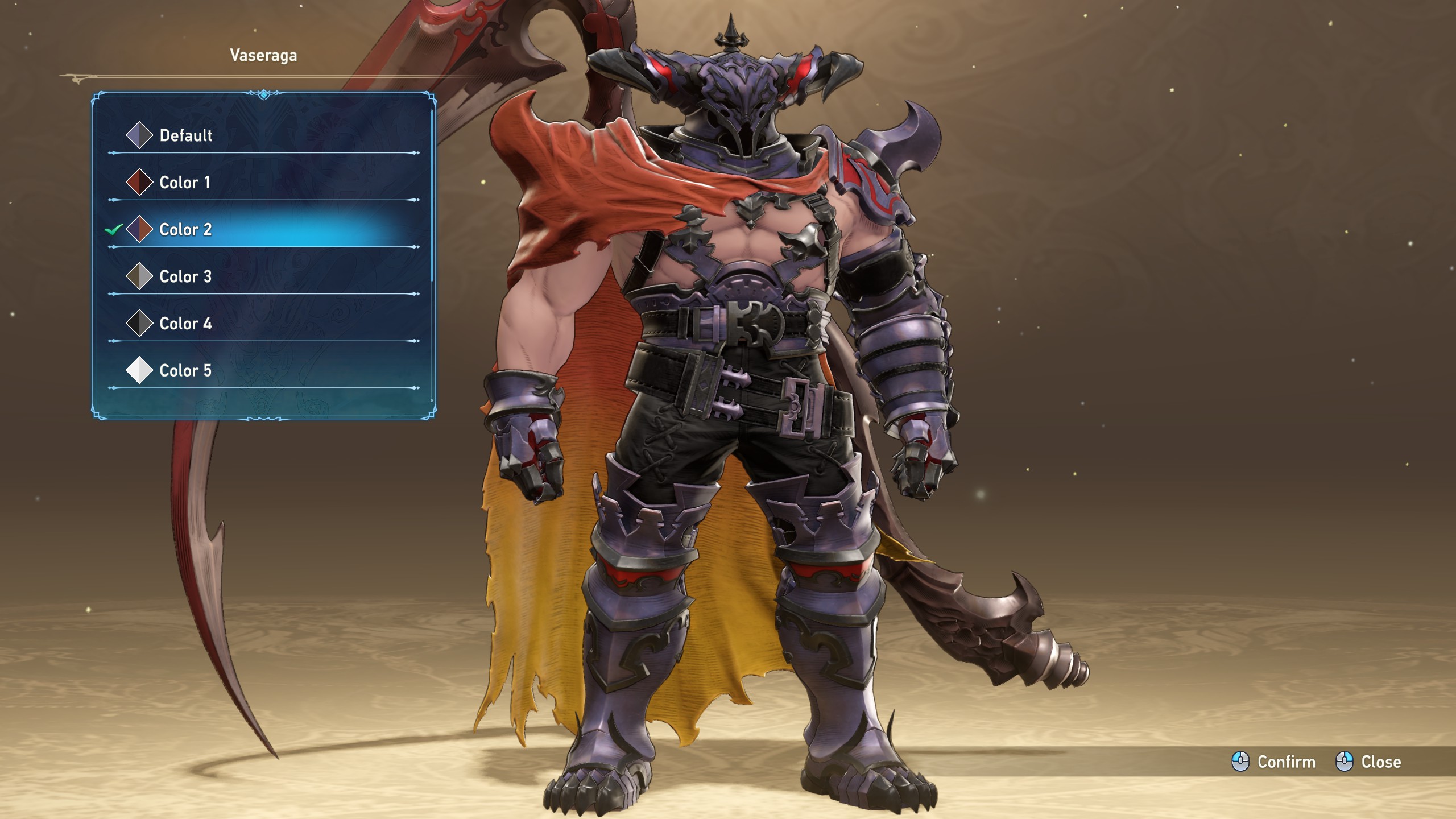The image size is (1456, 819).
Task: Switch to Color 3 palette
Action: click(185, 277)
